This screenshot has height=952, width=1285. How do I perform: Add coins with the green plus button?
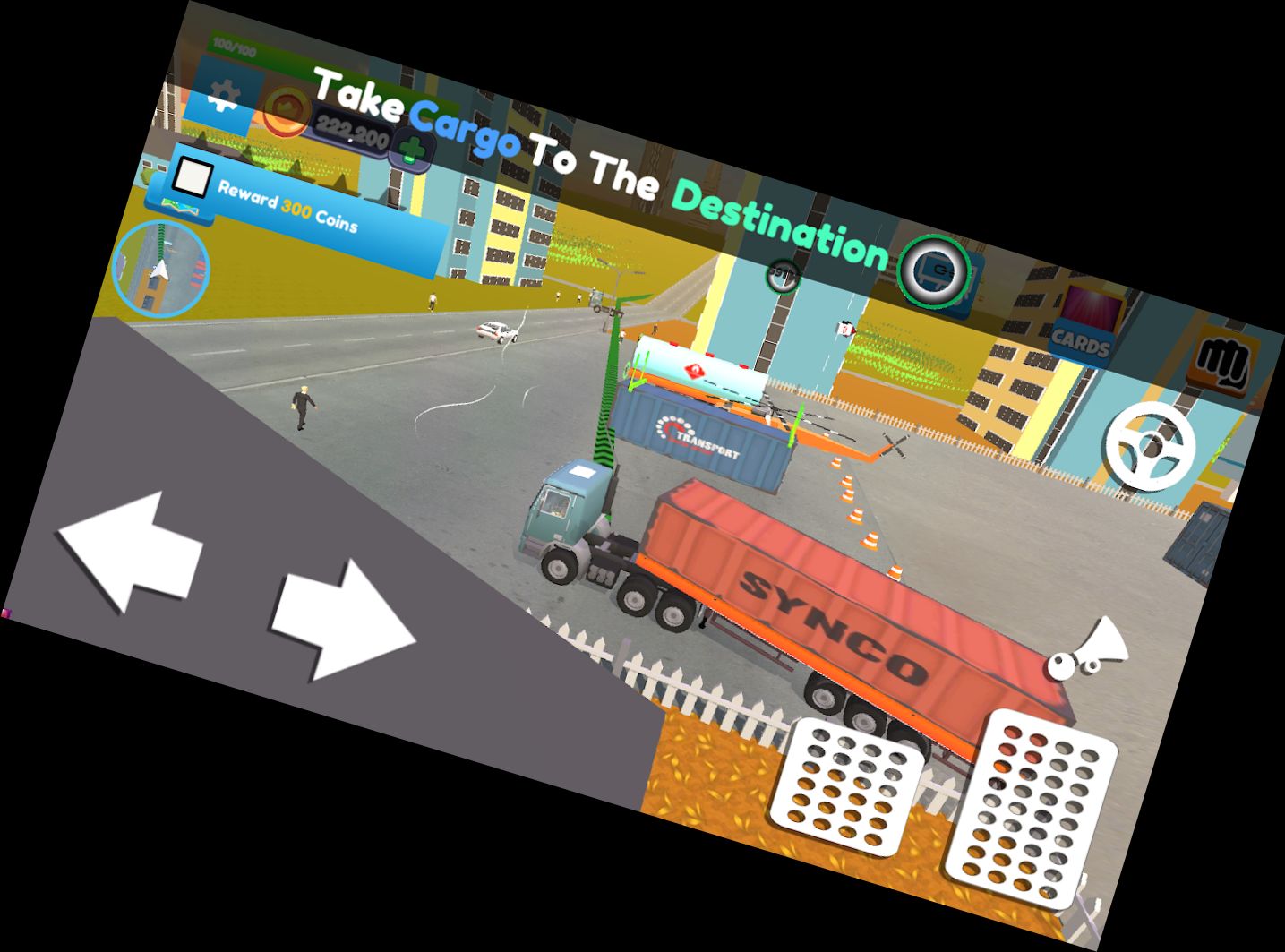pos(413,152)
